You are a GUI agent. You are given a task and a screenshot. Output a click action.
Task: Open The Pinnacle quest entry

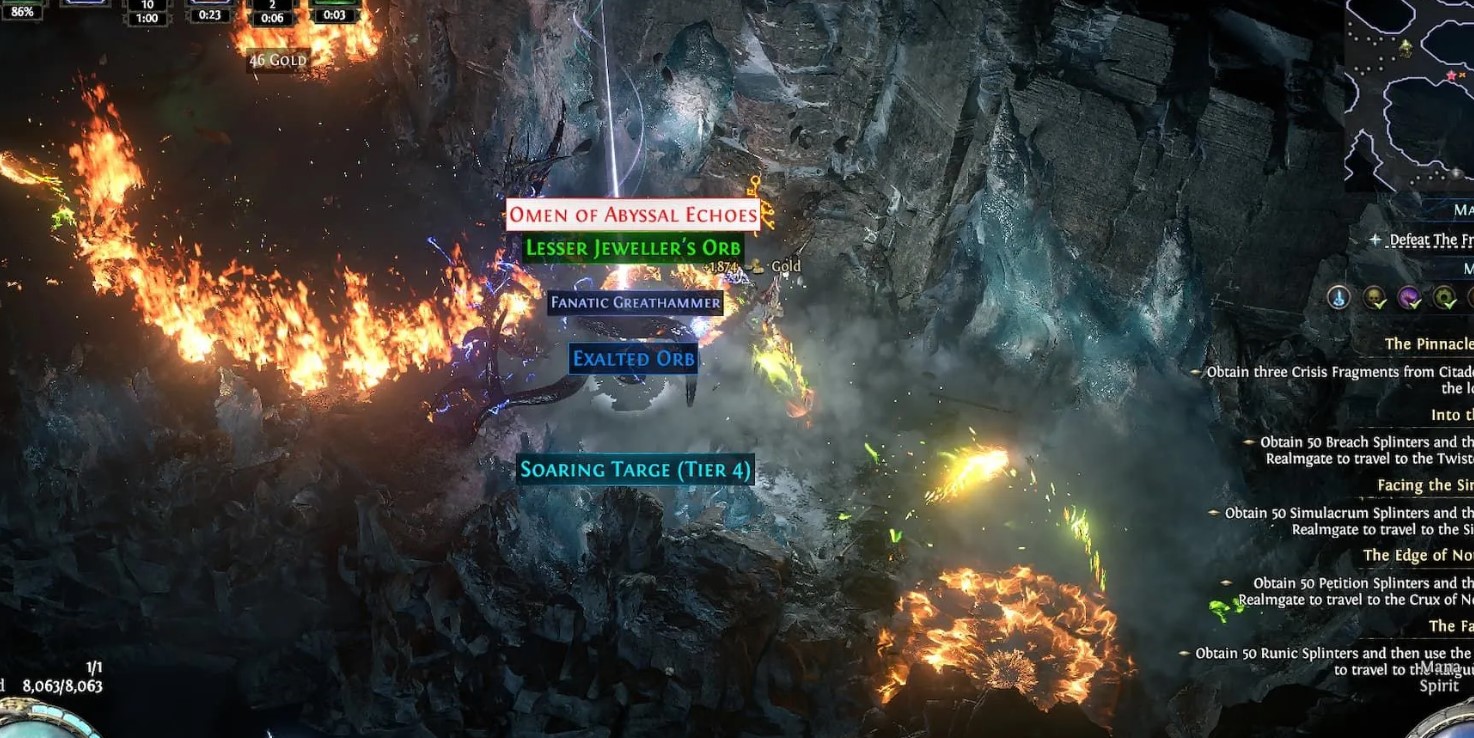coord(1428,344)
